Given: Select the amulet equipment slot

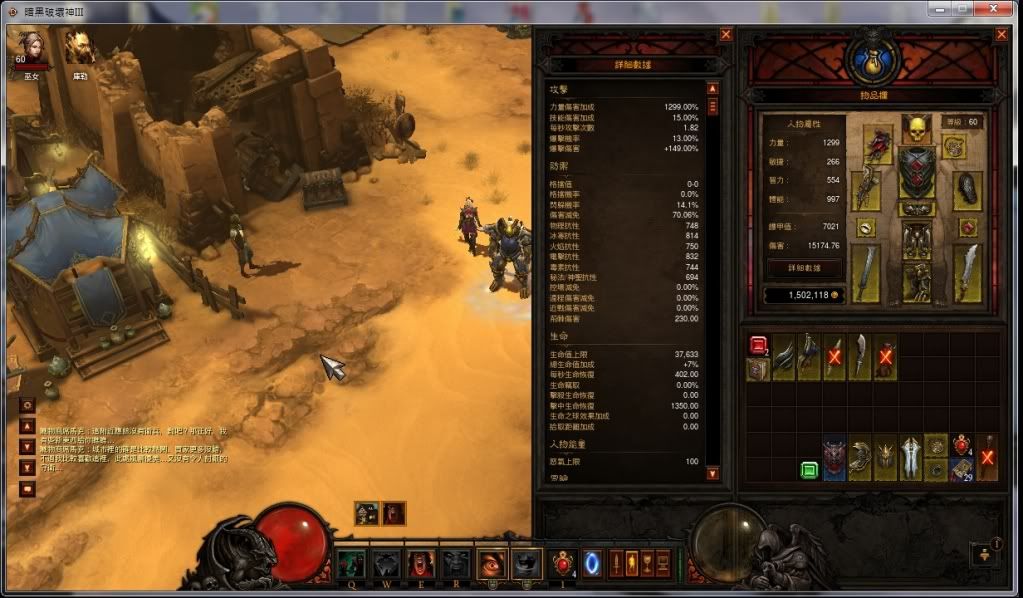Looking at the screenshot, I should [955, 146].
